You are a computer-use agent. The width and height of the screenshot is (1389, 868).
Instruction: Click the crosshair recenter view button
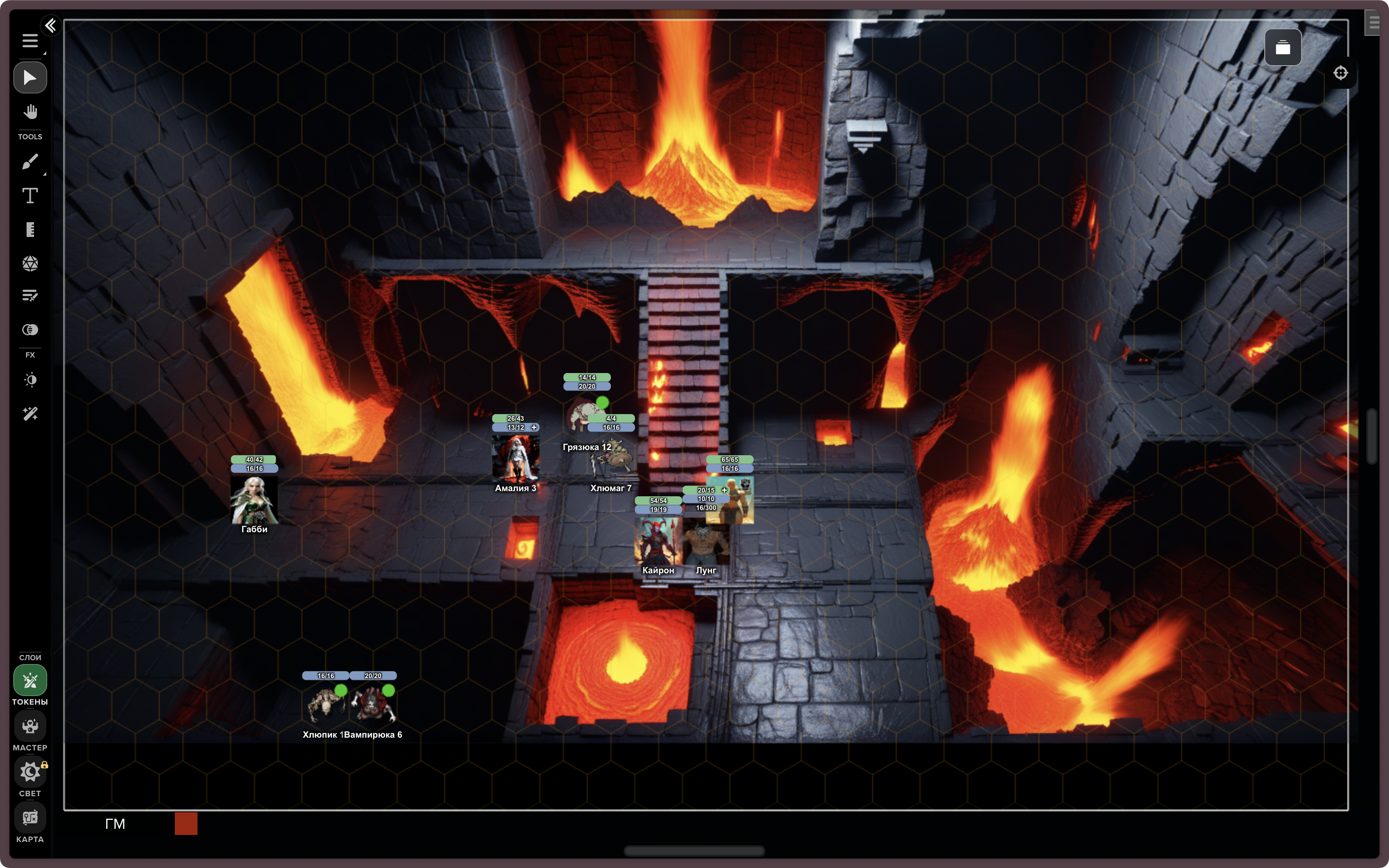point(1340,73)
